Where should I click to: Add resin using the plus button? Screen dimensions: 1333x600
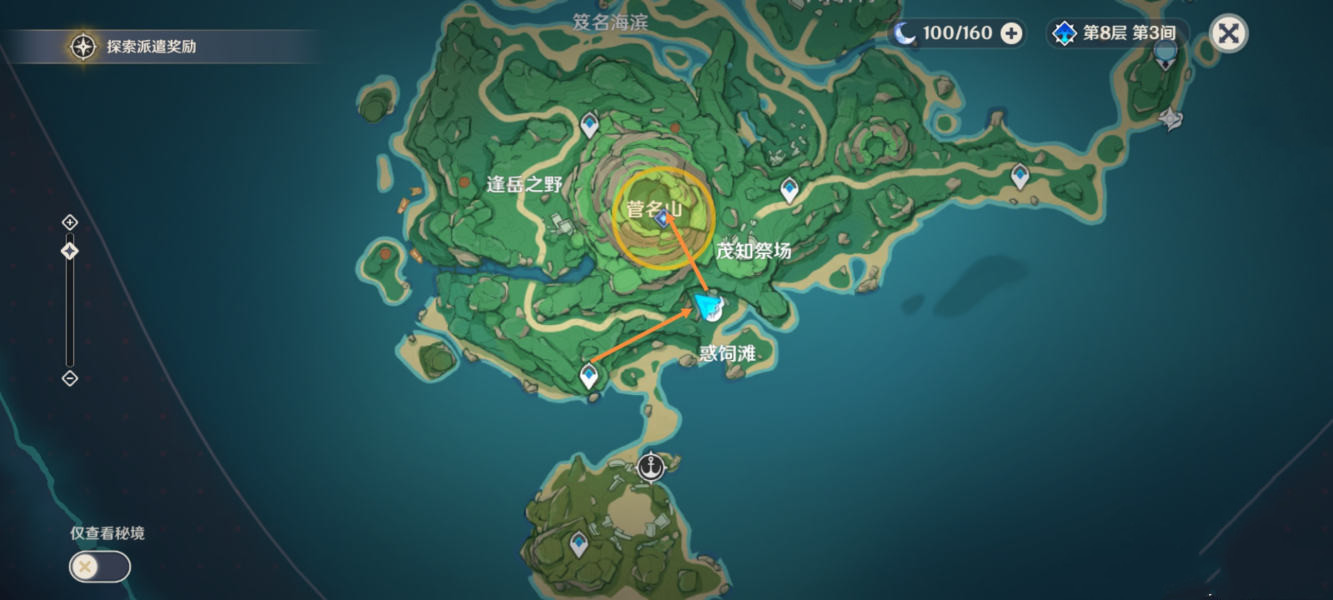pos(1011,34)
